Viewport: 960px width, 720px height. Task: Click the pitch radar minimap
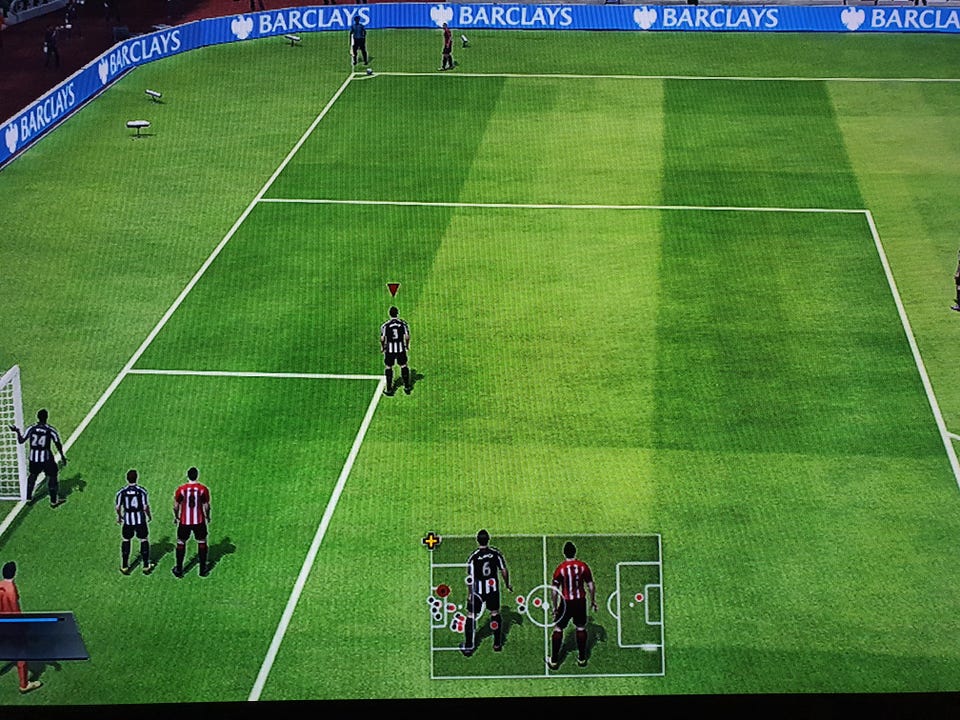click(546, 605)
